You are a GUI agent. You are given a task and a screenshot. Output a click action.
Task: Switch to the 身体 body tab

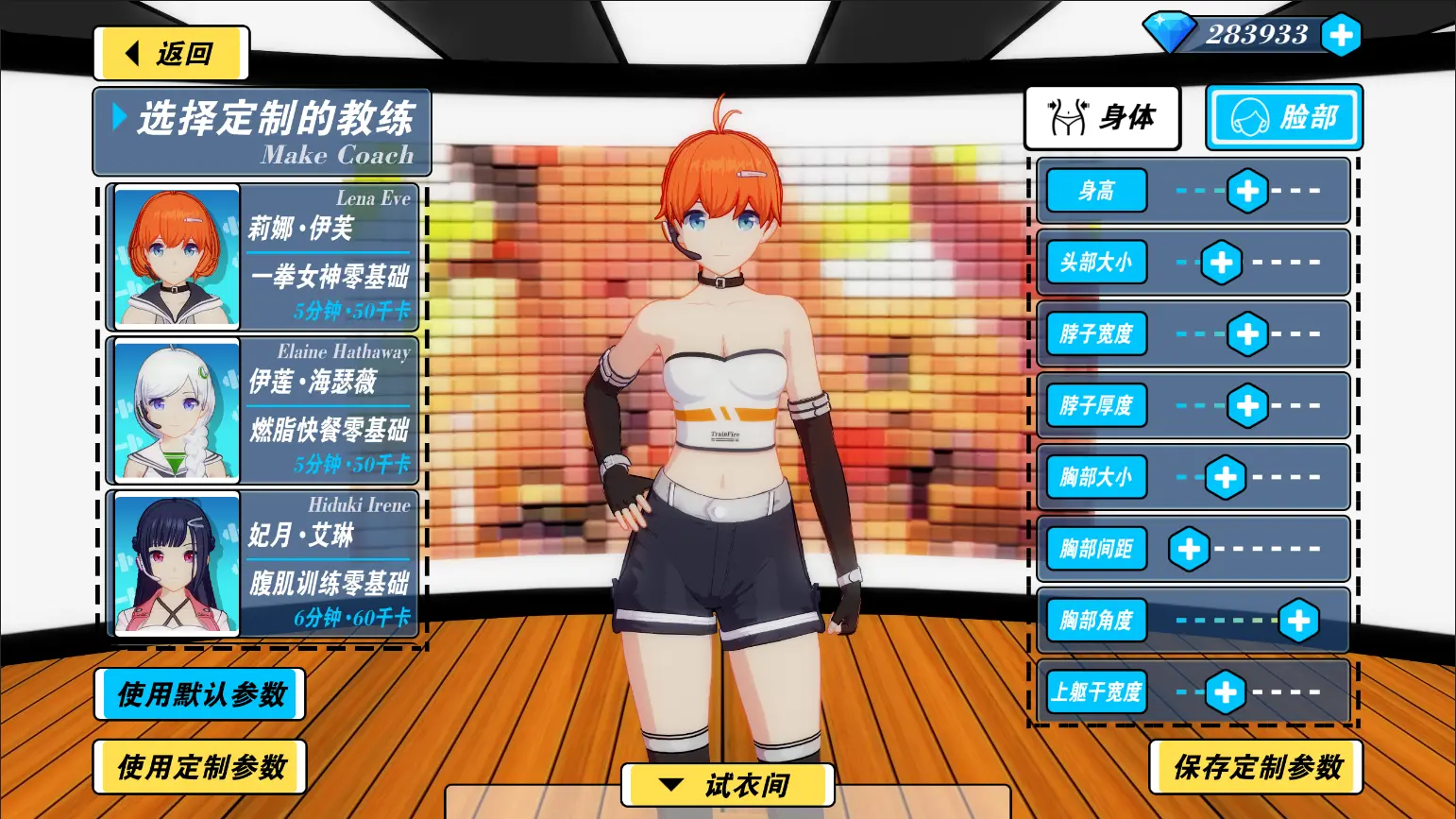click(x=1103, y=118)
